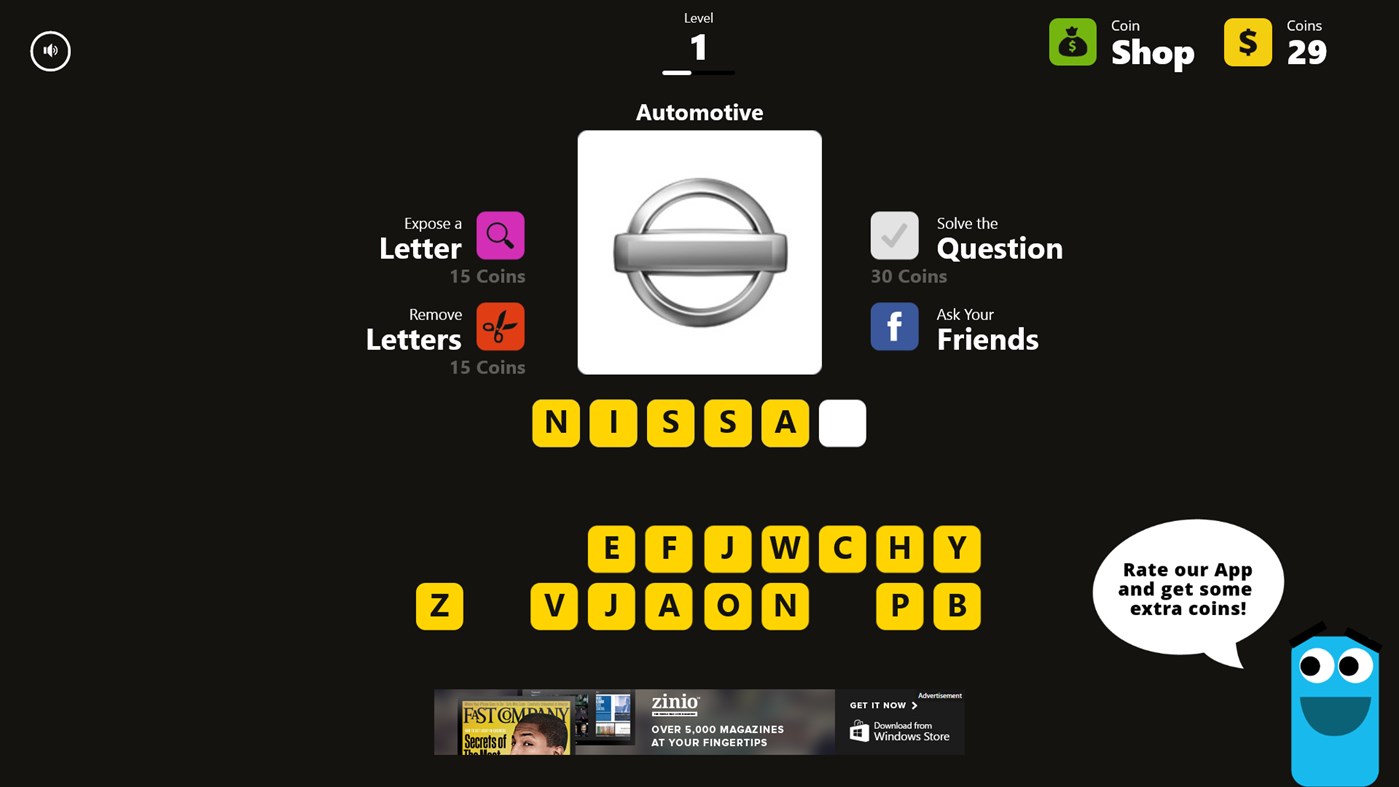Select the letter B tile
The width and height of the screenshot is (1399, 787).
tap(956, 606)
